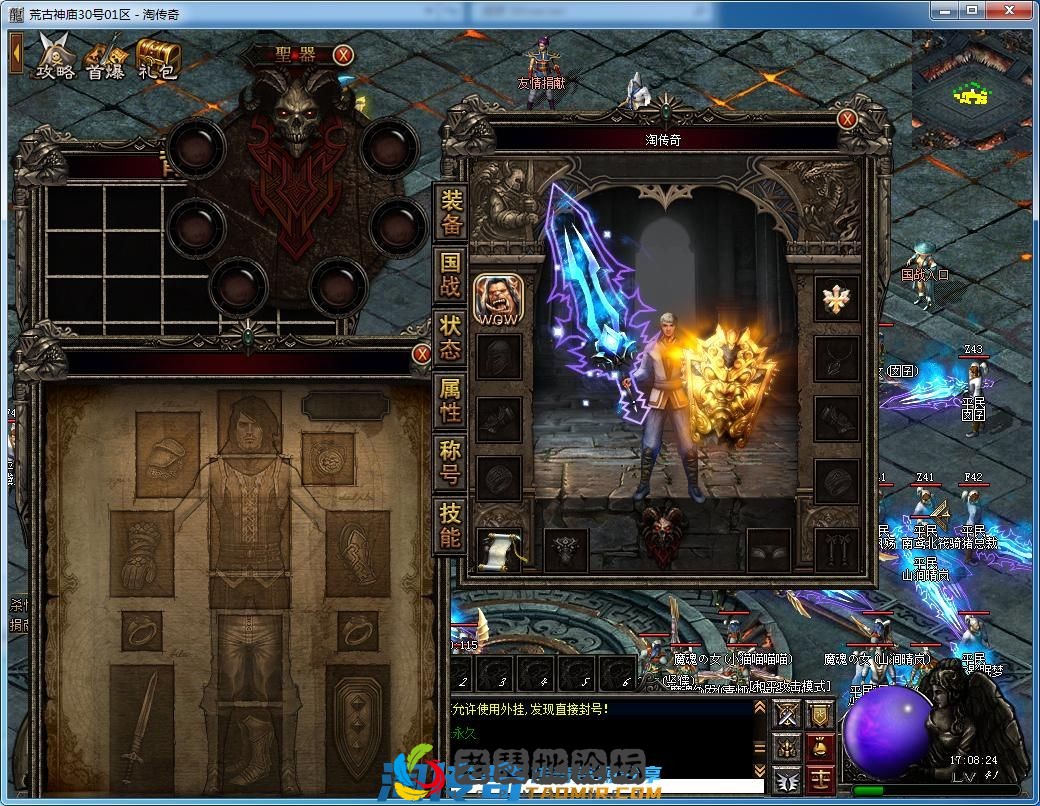Open the 礼包 gift pack chest
Viewport: 1040px width, 806px height.
coord(156,56)
